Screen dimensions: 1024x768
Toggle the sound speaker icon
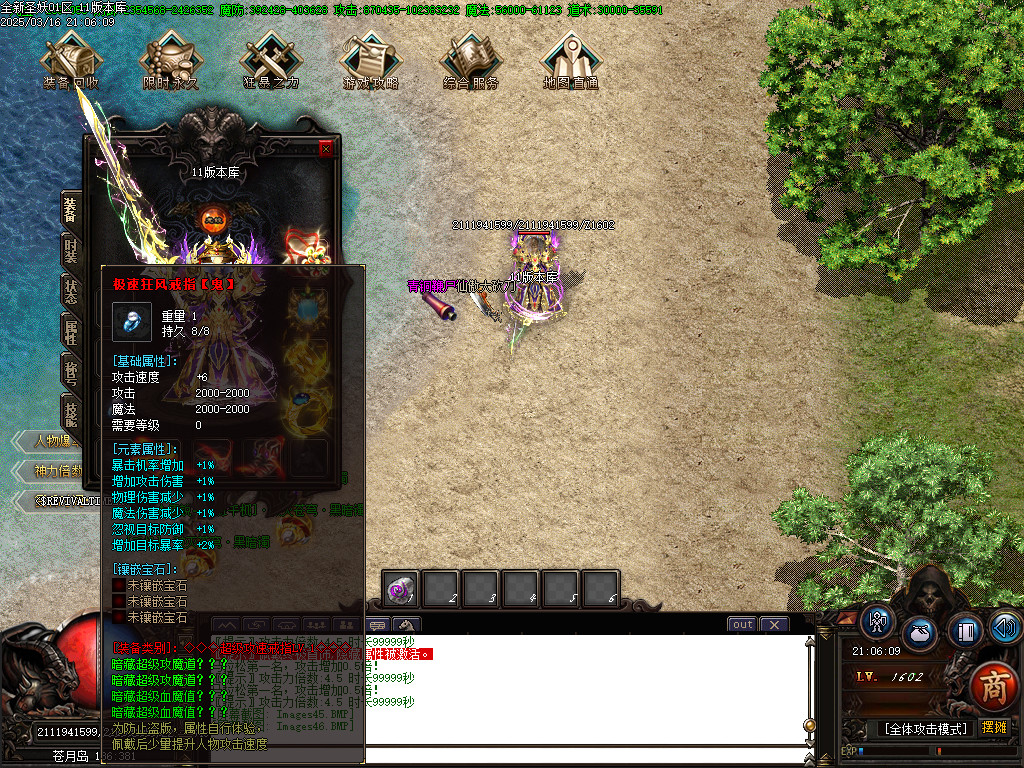(x=1005, y=627)
